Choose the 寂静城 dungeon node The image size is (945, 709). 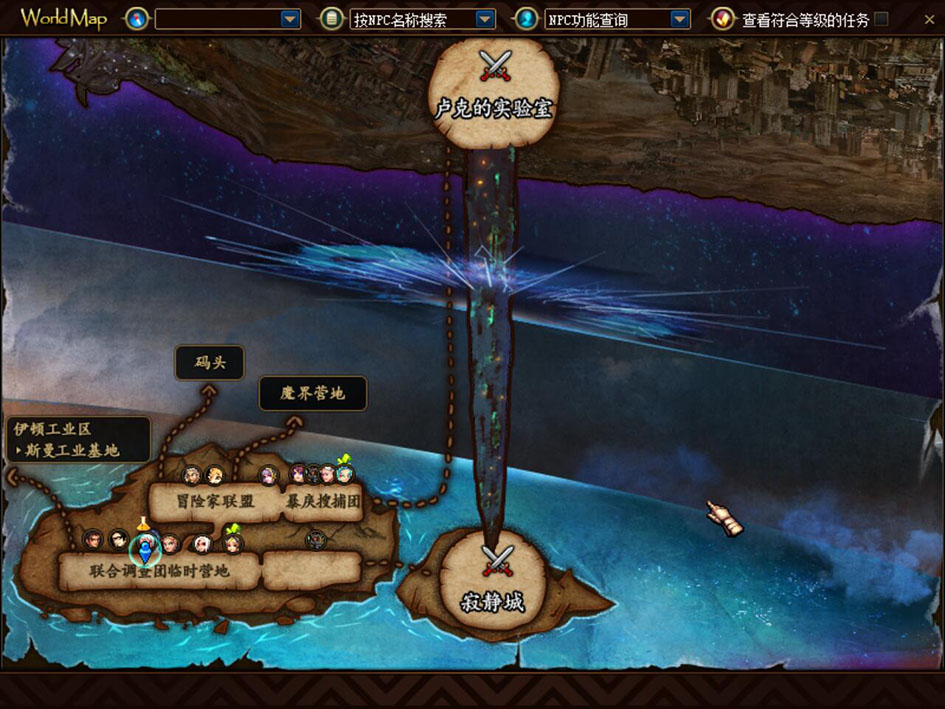coord(492,586)
